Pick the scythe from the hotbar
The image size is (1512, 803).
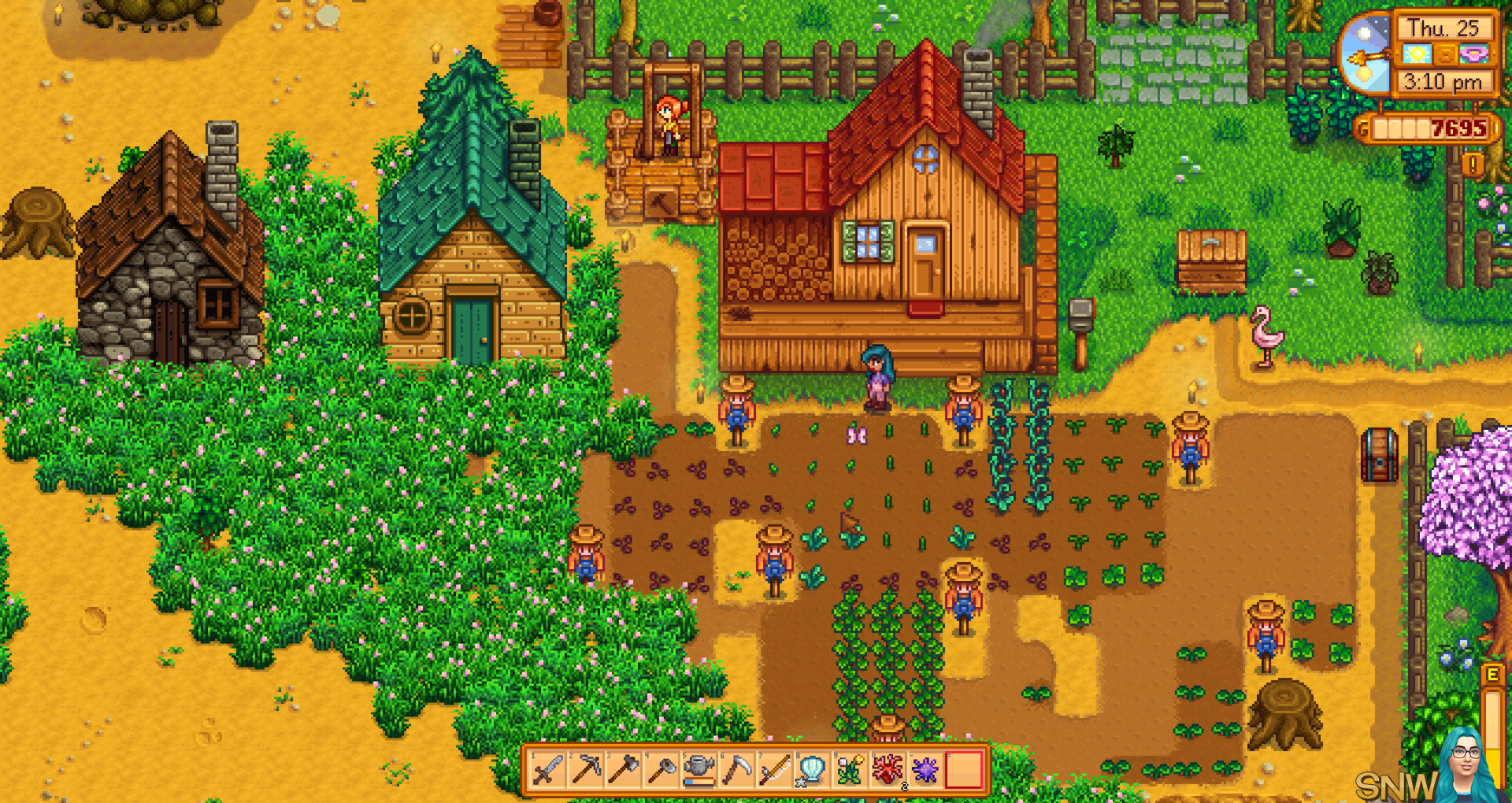point(737,769)
